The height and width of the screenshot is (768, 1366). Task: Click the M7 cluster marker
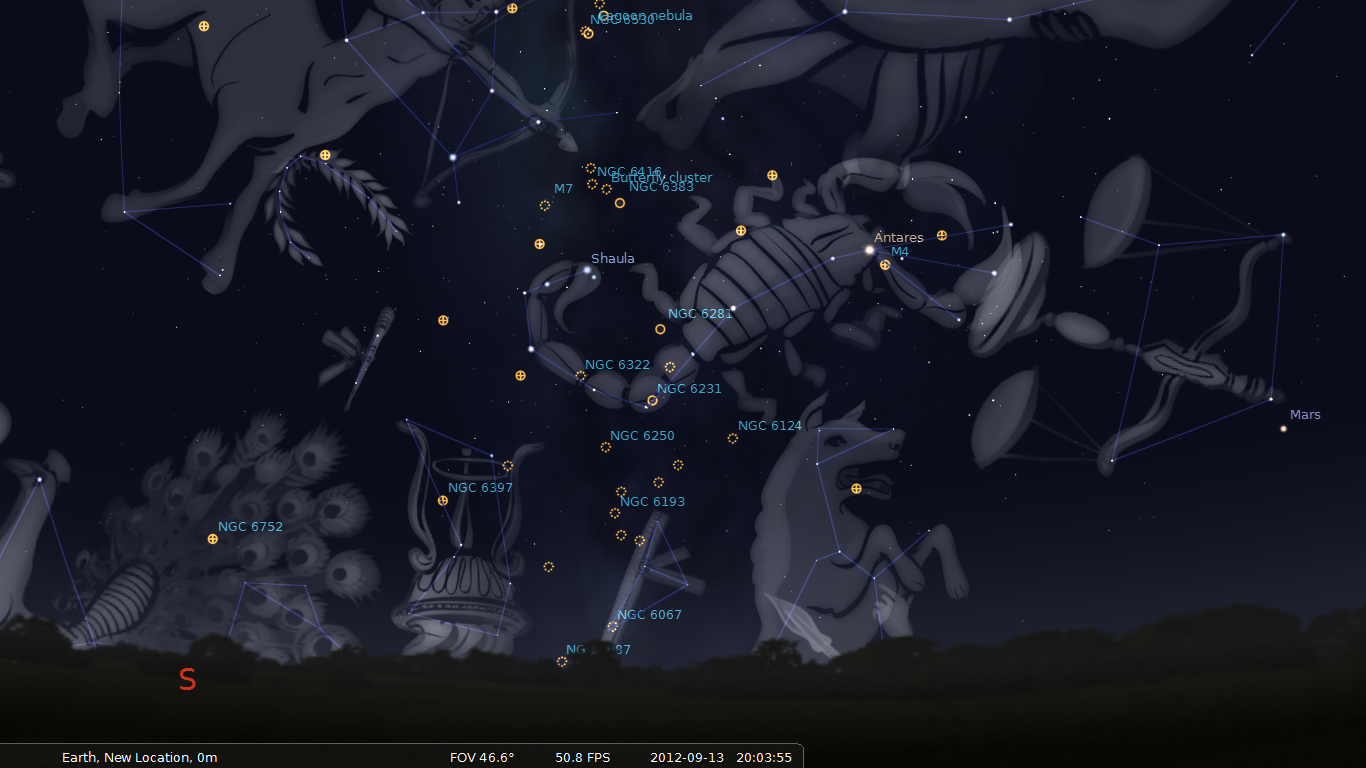[x=544, y=205]
